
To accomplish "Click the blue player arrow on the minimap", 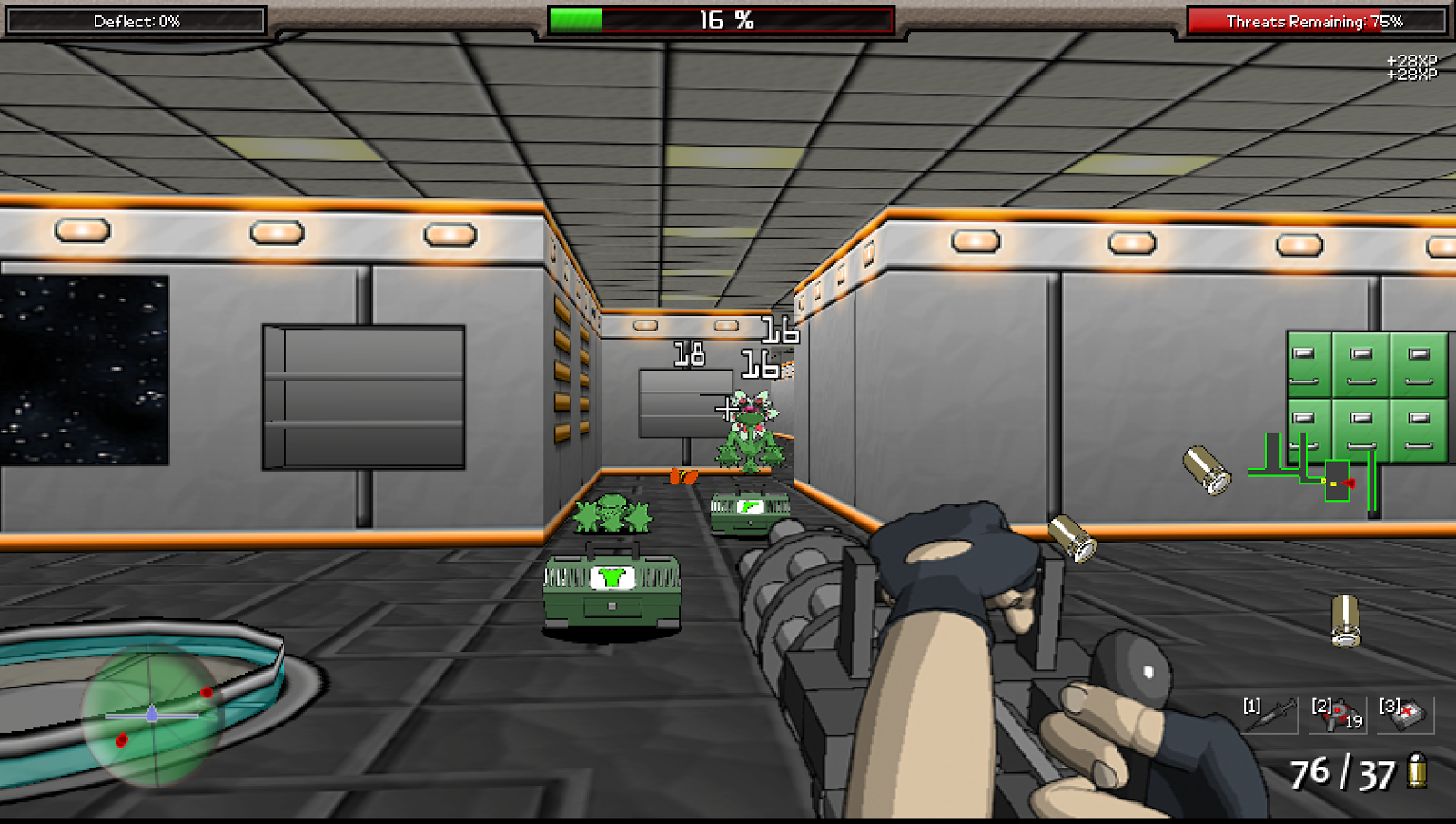I will [x=152, y=715].
